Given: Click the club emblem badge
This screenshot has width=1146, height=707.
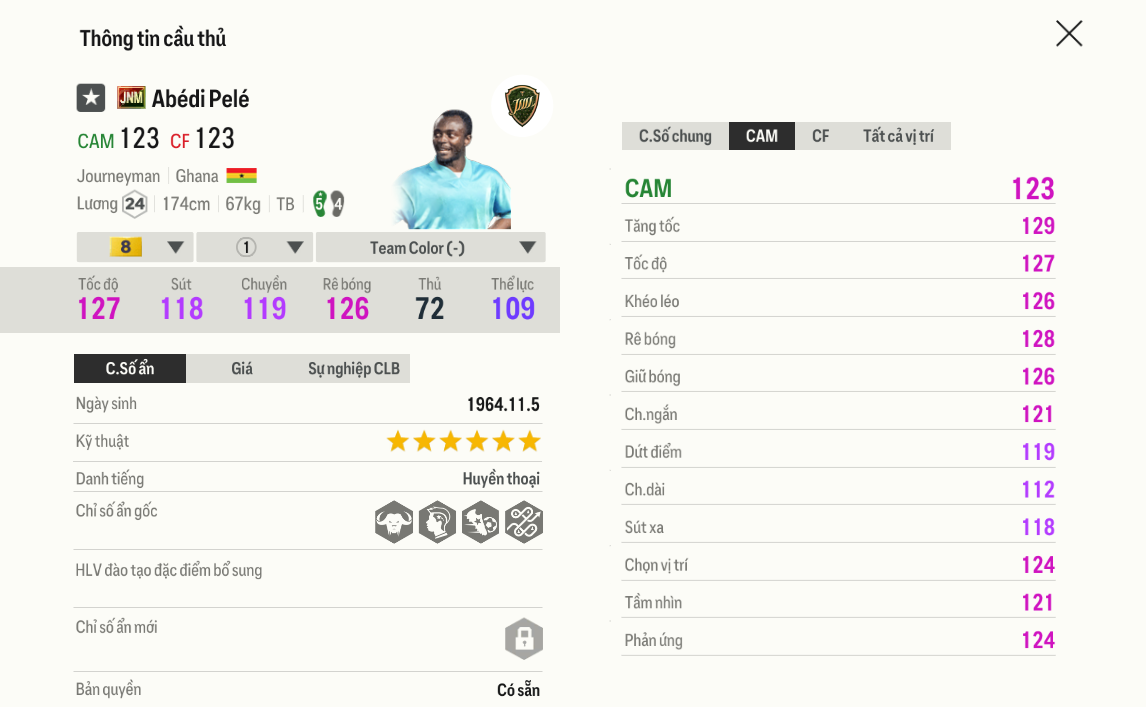Looking at the screenshot, I should click(521, 105).
